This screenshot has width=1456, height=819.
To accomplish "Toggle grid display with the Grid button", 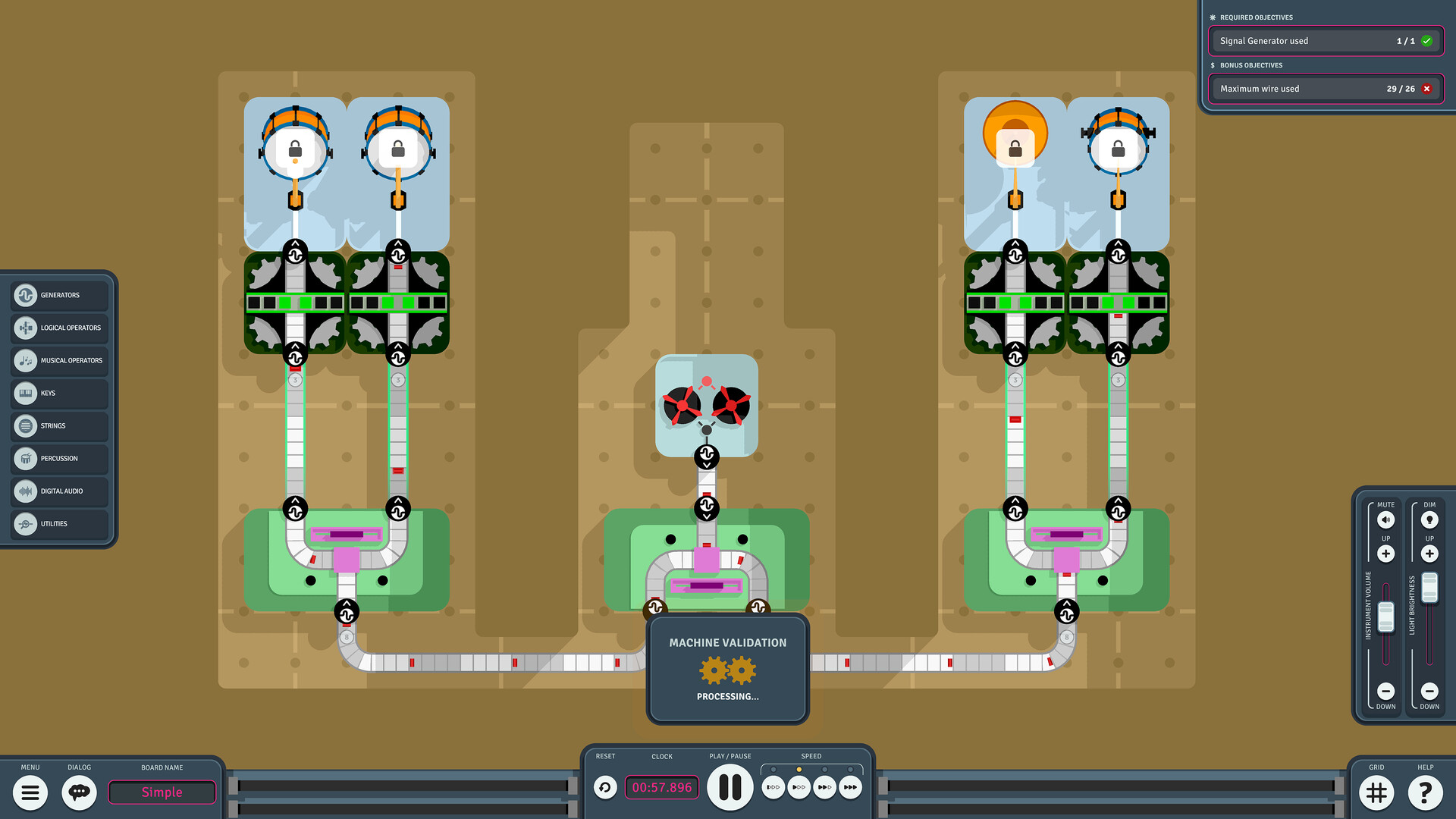I will [x=1376, y=792].
